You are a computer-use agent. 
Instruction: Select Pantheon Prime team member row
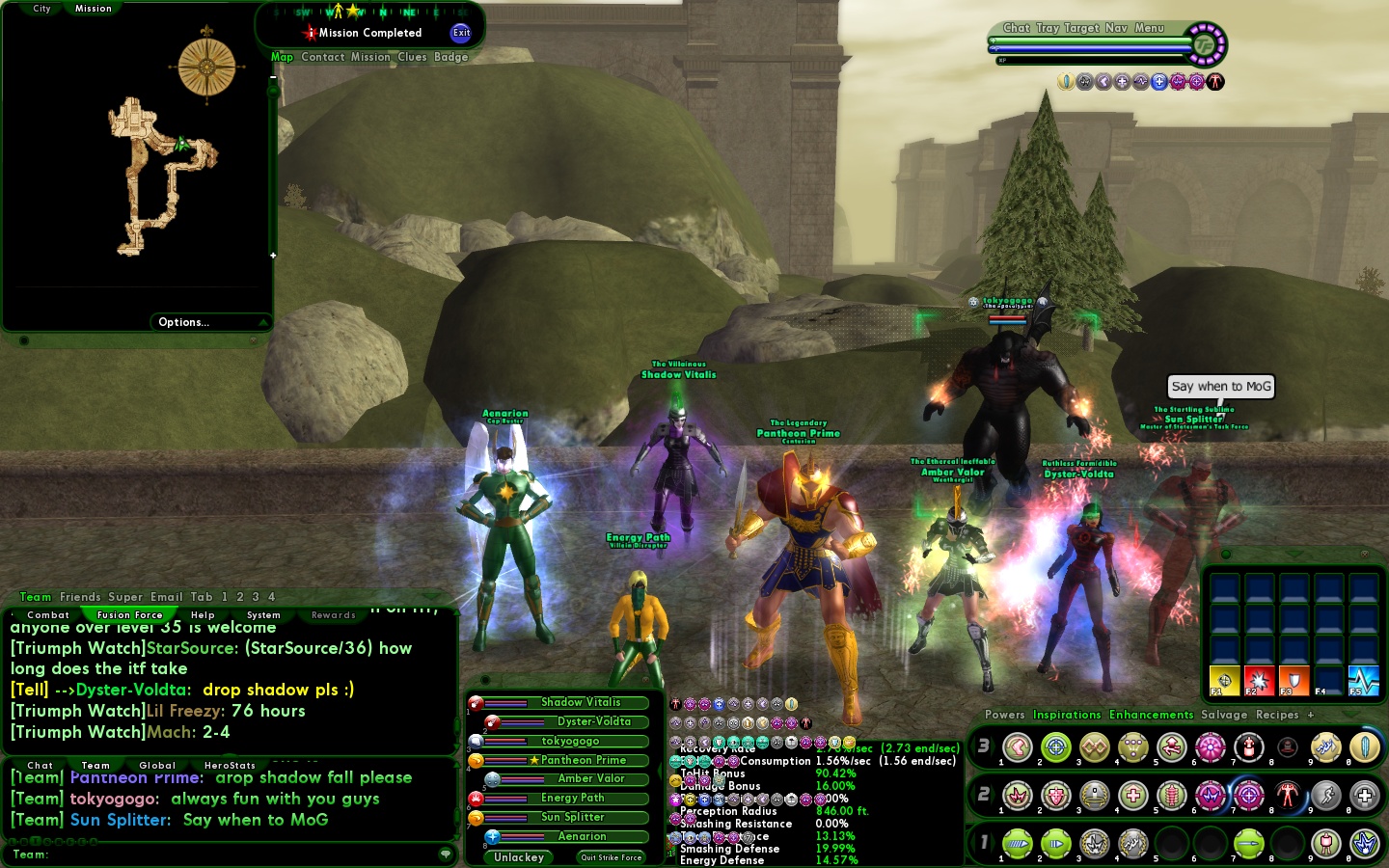[583, 760]
